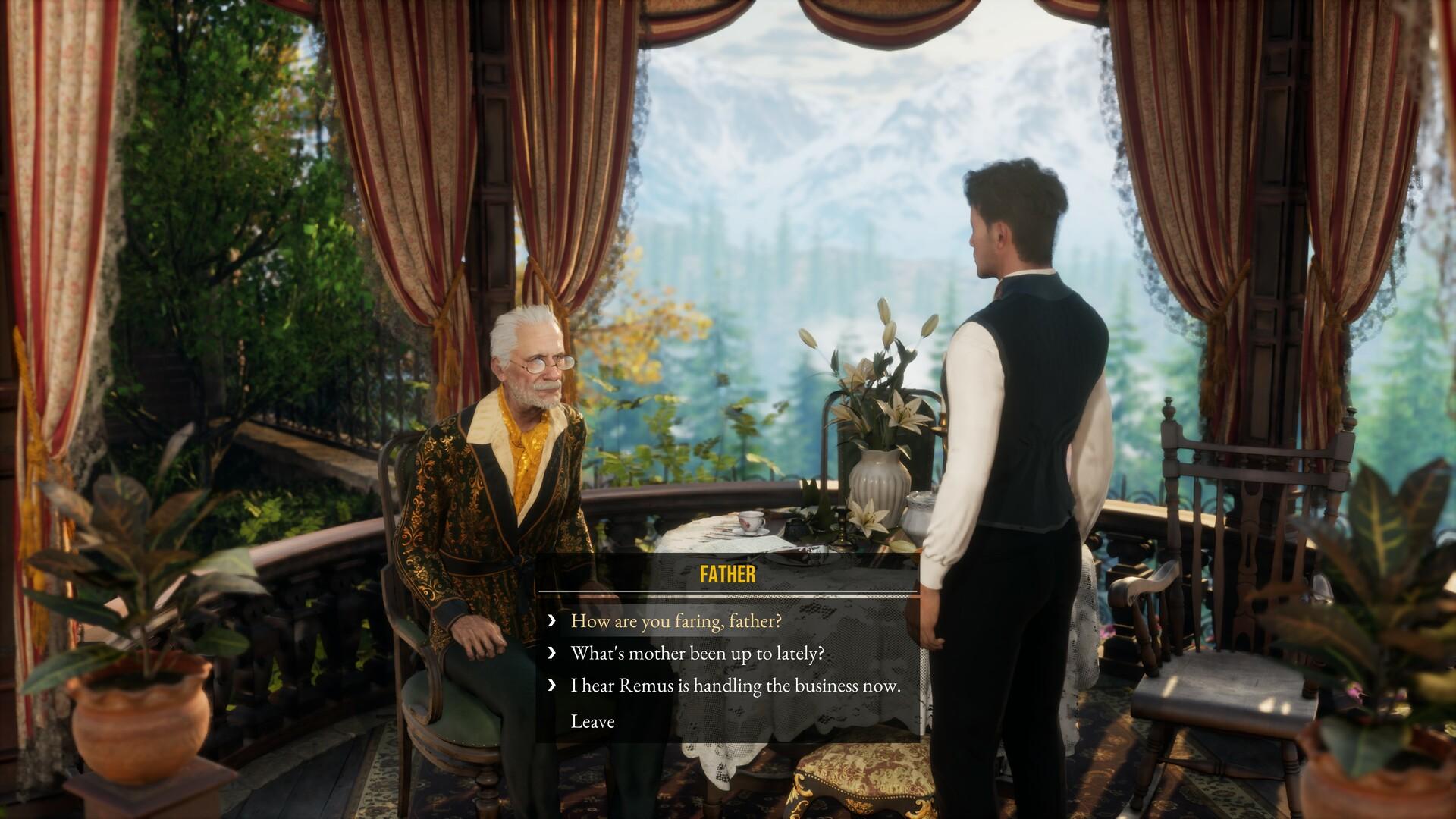1456x819 pixels.
Task: Choose the question about mother's recent activities
Action: tap(696, 654)
